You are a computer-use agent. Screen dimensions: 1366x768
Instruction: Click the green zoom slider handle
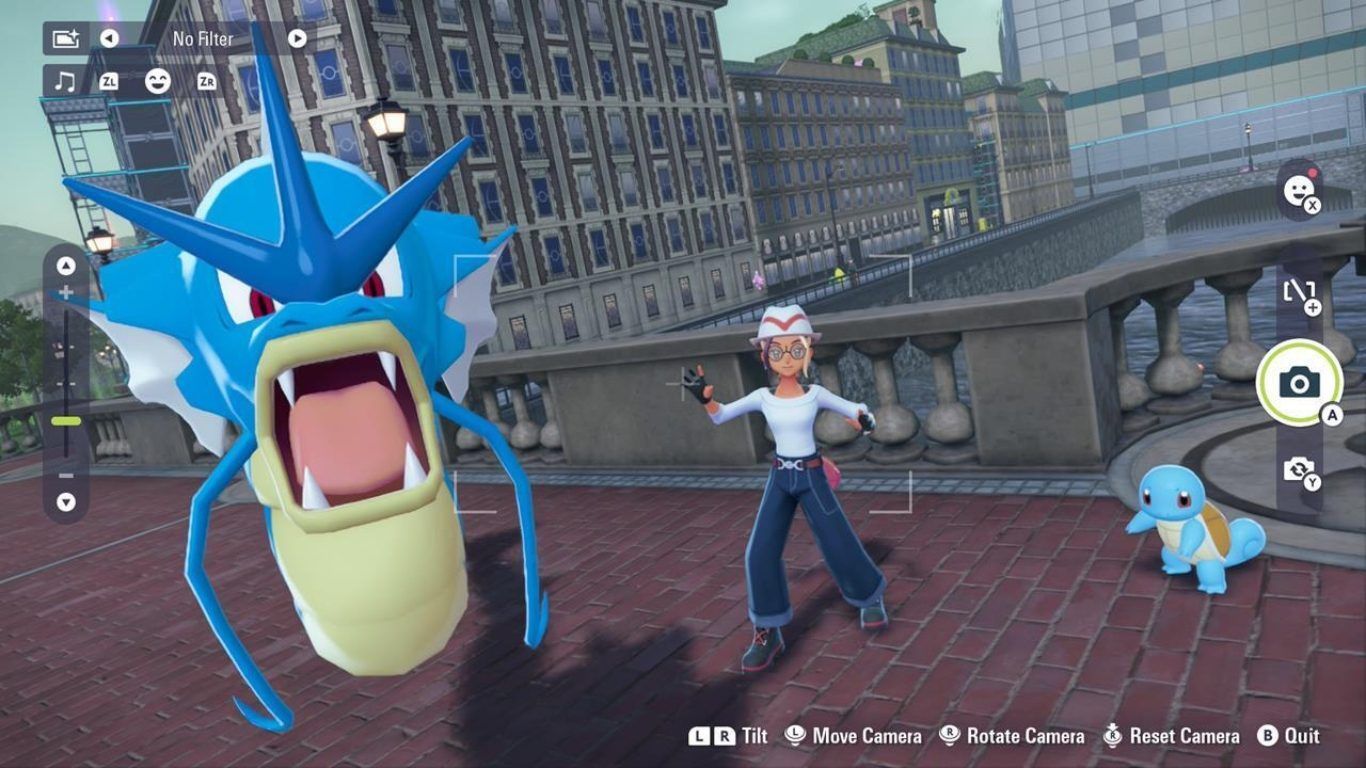pos(66,421)
